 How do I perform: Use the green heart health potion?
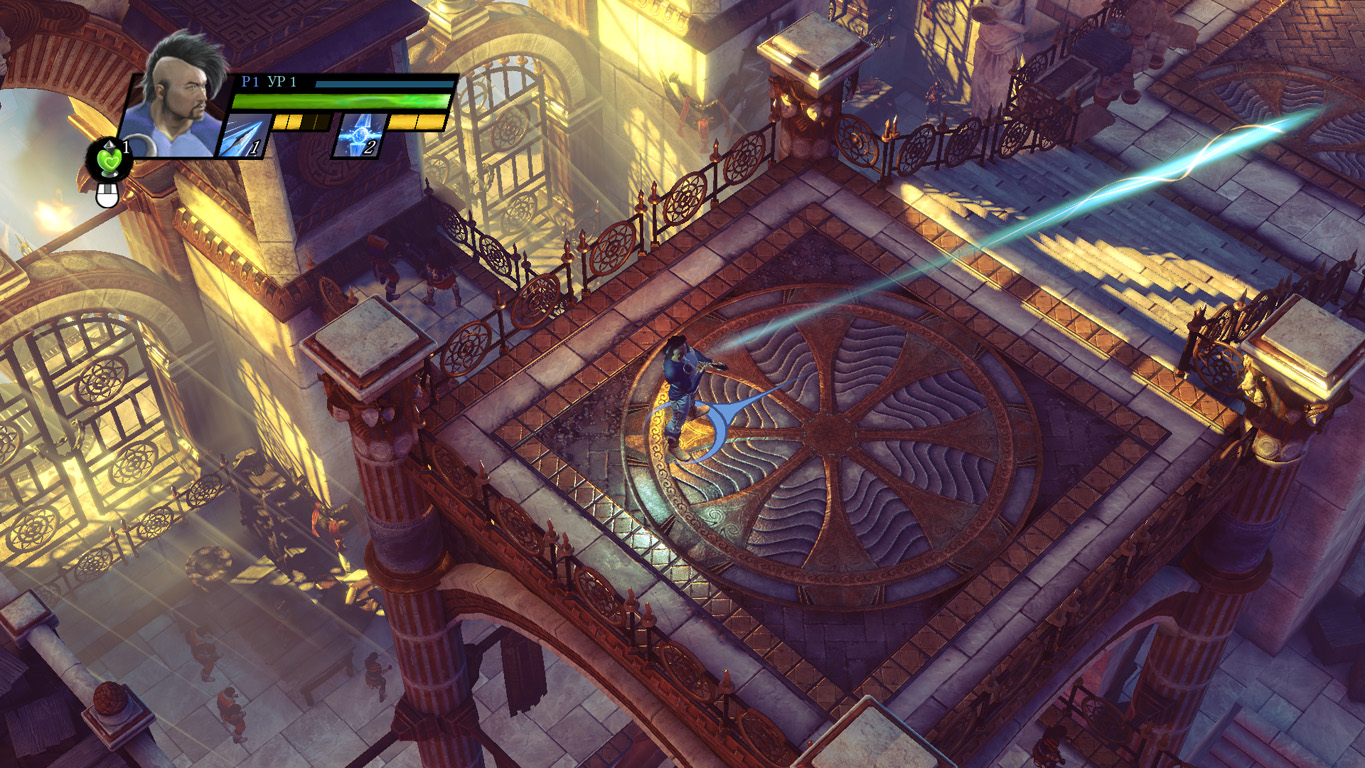pyautogui.click(x=108, y=160)
